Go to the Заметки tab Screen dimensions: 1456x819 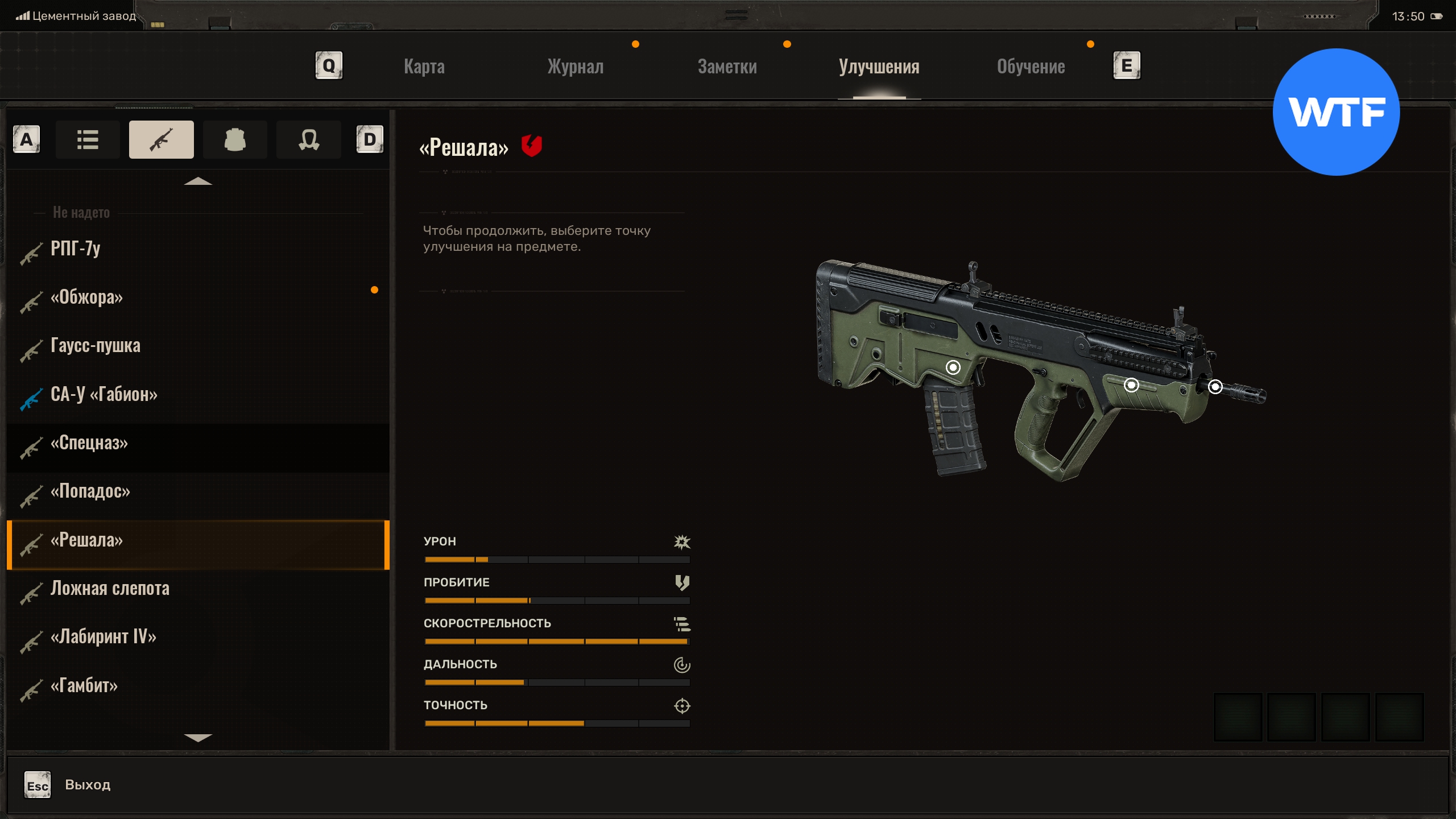(727, 67)
